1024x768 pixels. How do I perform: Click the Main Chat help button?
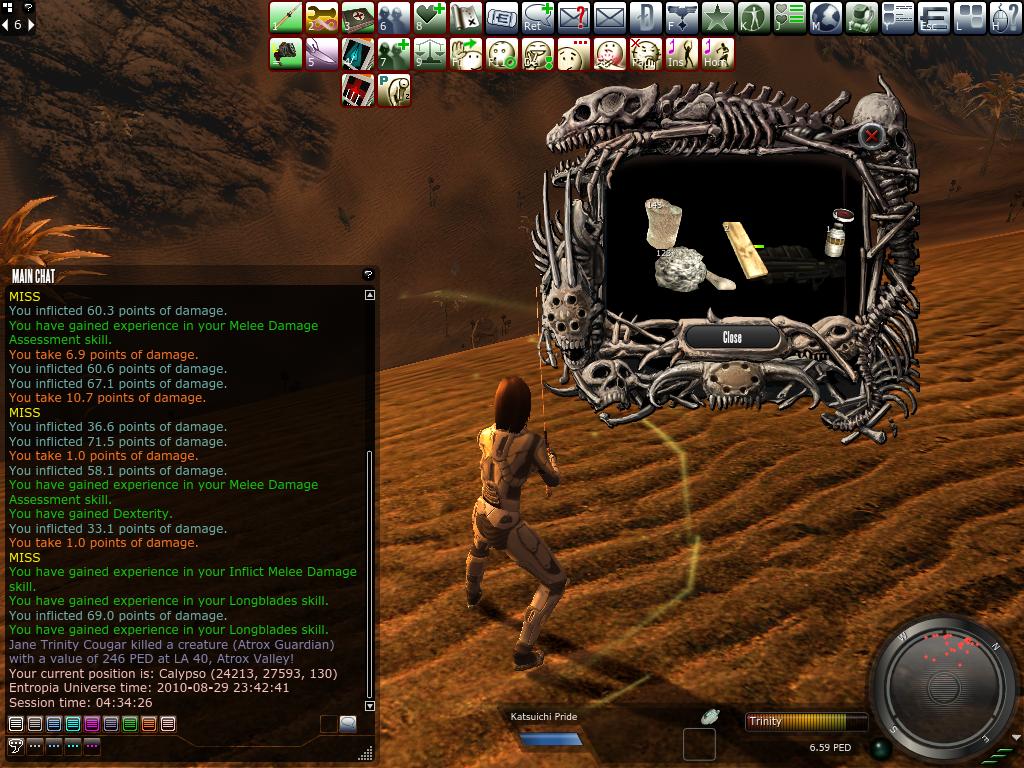coord(368,274)
